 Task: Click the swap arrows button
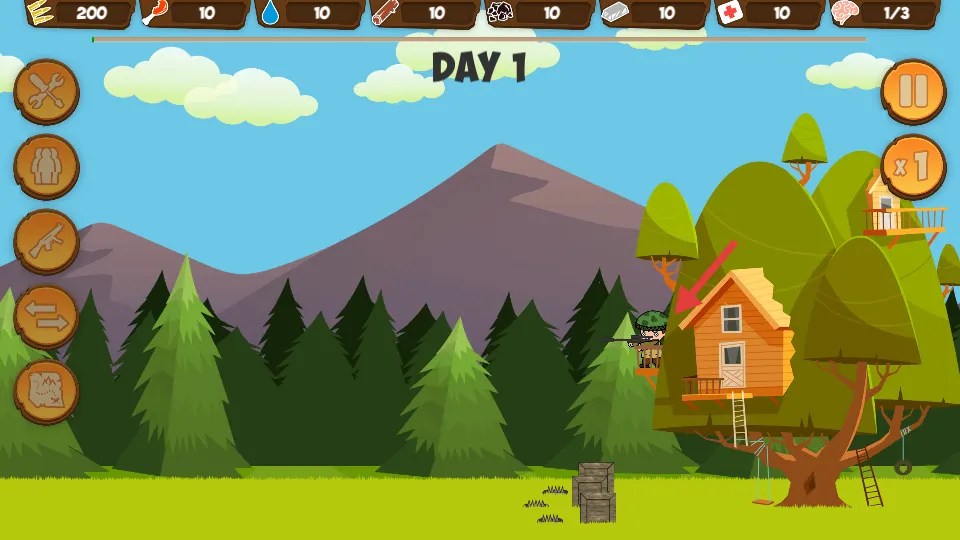click(x=46, y=317)
